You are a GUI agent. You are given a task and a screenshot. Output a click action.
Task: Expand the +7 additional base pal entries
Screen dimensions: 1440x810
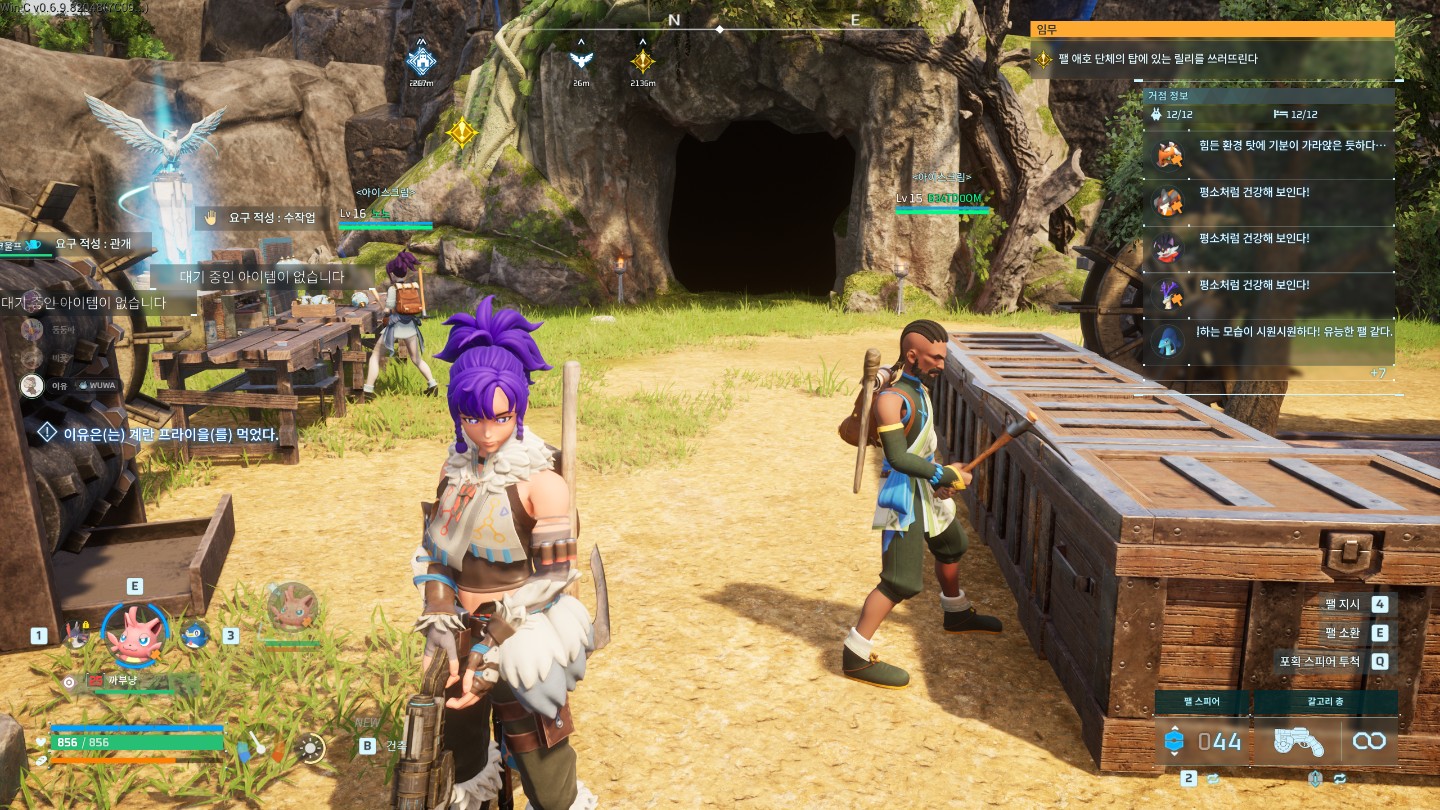(x=1378, y=373)
